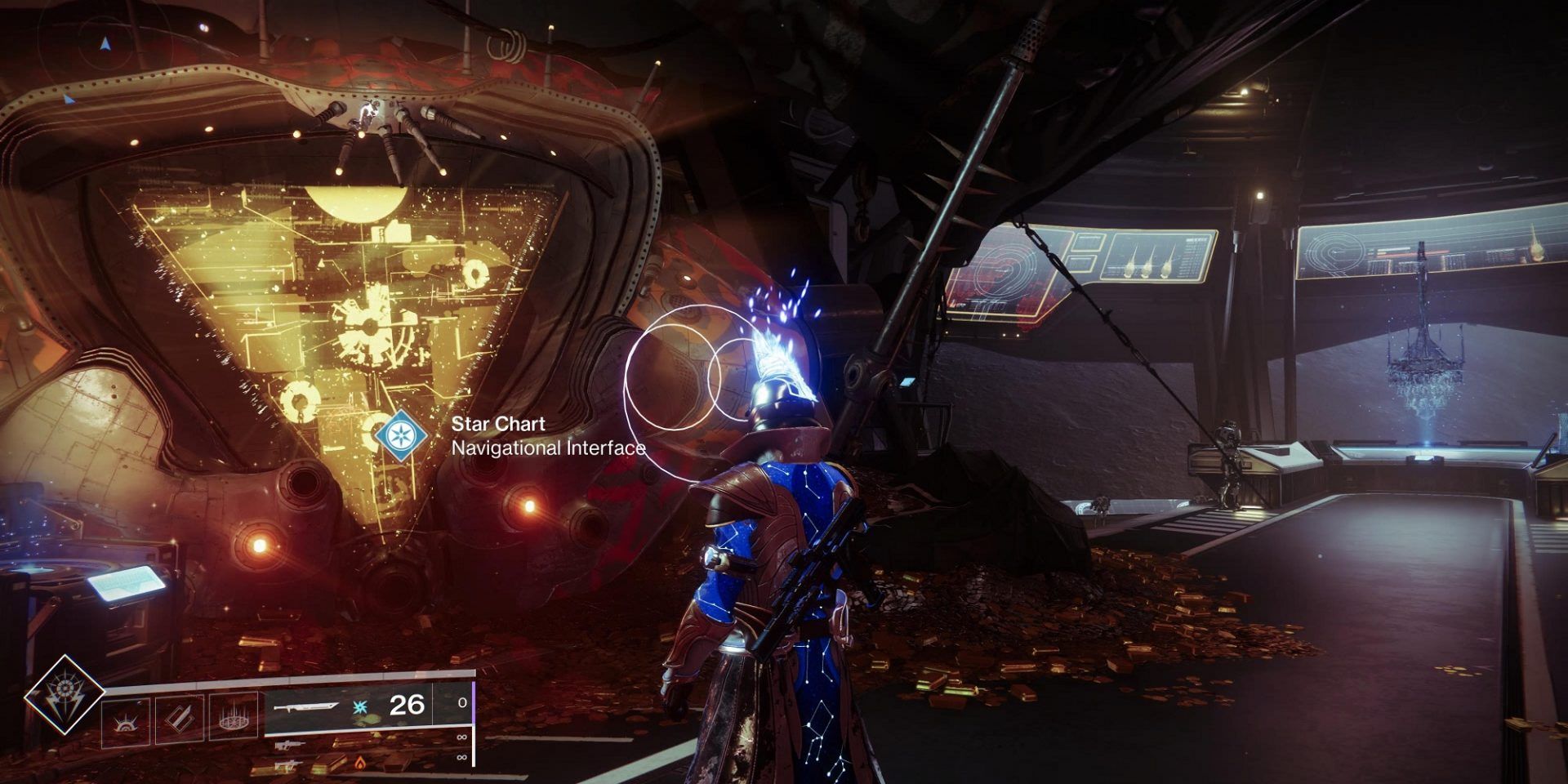Click the teal heavy ammo burst icon
The height and width of the screenshot is (784, 1568).
click(359, 707)
